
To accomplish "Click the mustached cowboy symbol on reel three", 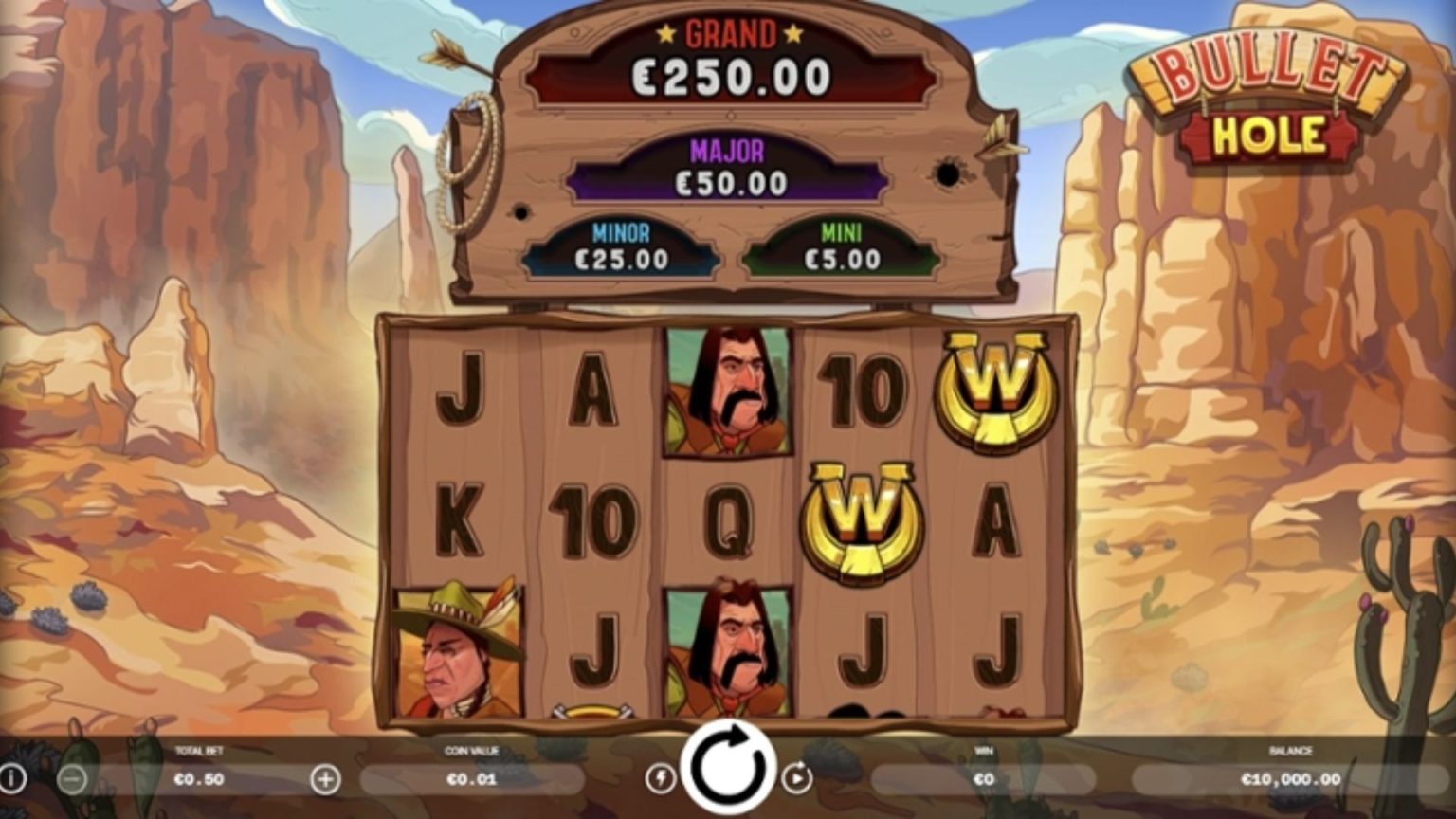I will coord(727,391).
